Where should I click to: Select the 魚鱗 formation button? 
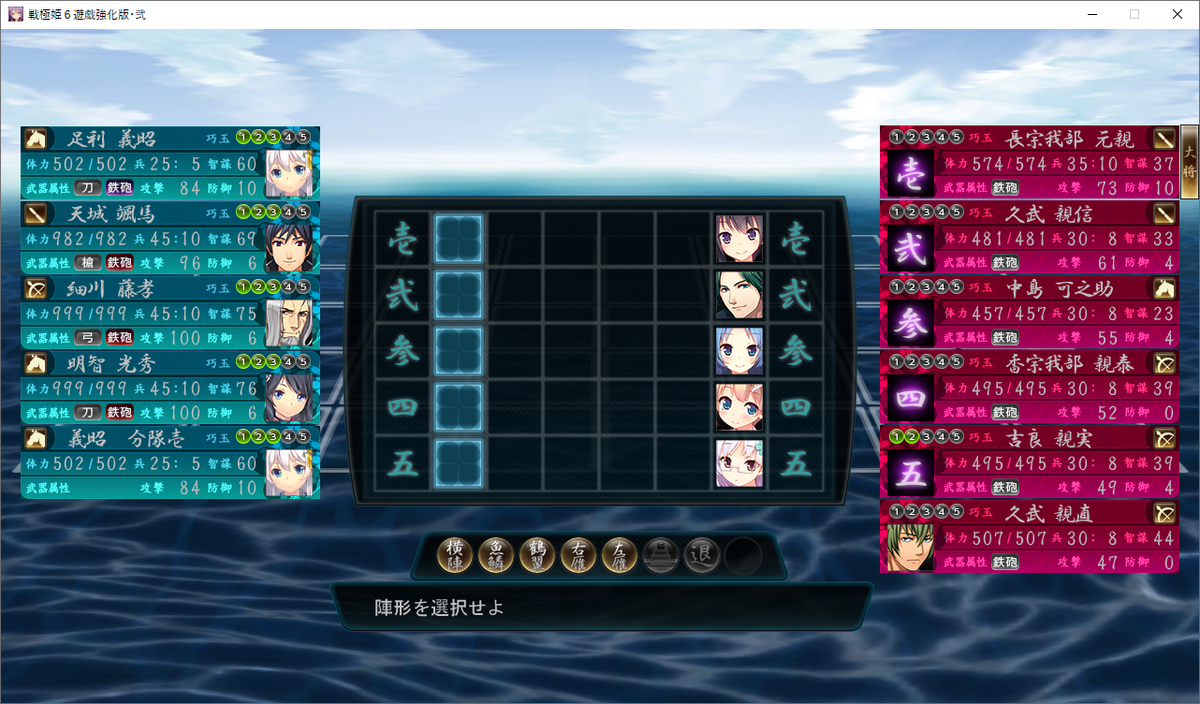497,555
